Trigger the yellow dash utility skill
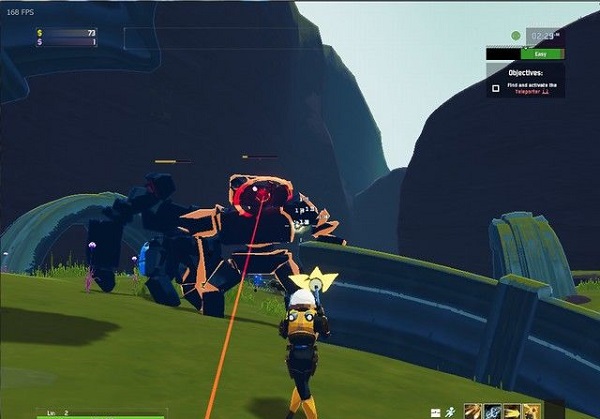This screenshot has height=419, width=600. click(510, 410)
